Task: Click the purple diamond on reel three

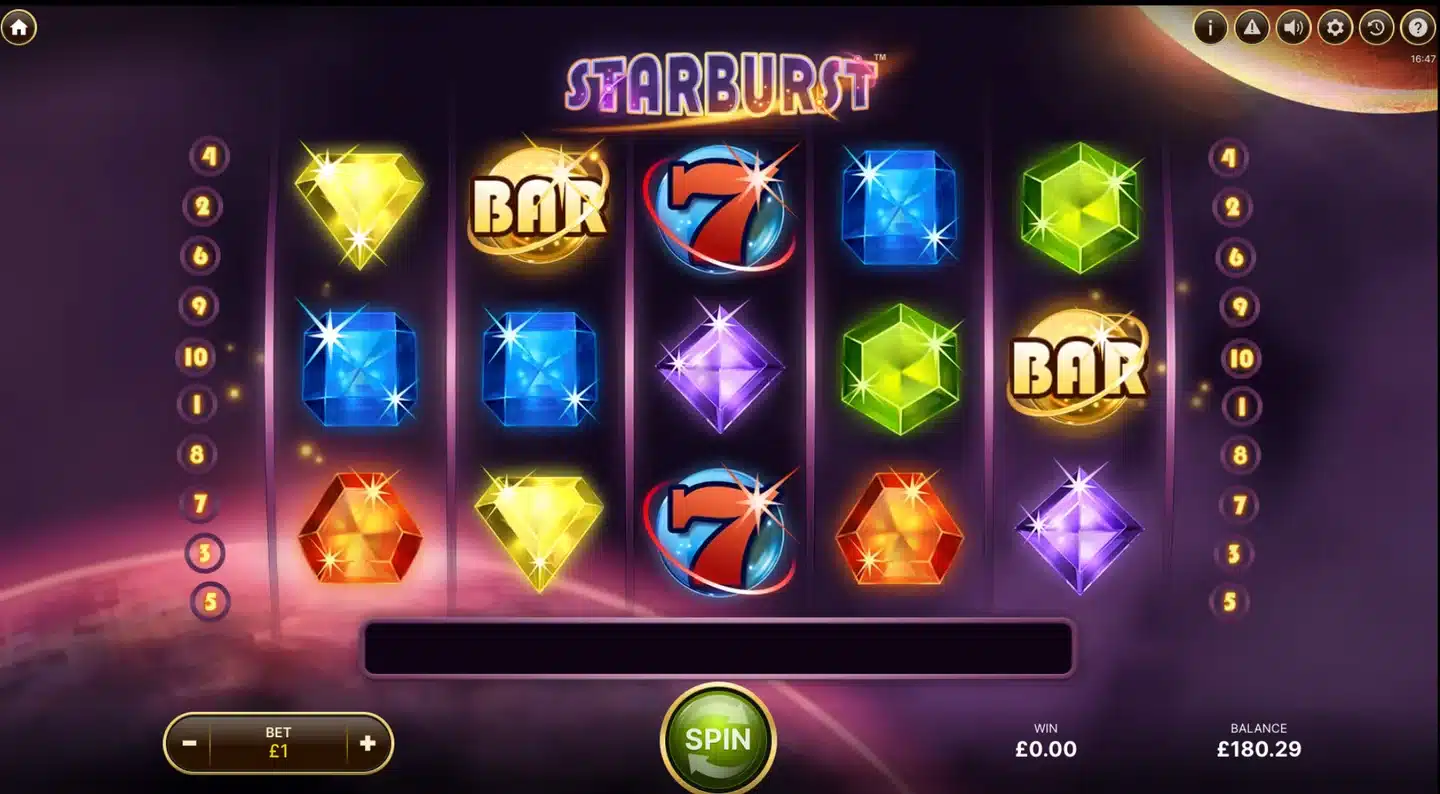Action: 722,368
